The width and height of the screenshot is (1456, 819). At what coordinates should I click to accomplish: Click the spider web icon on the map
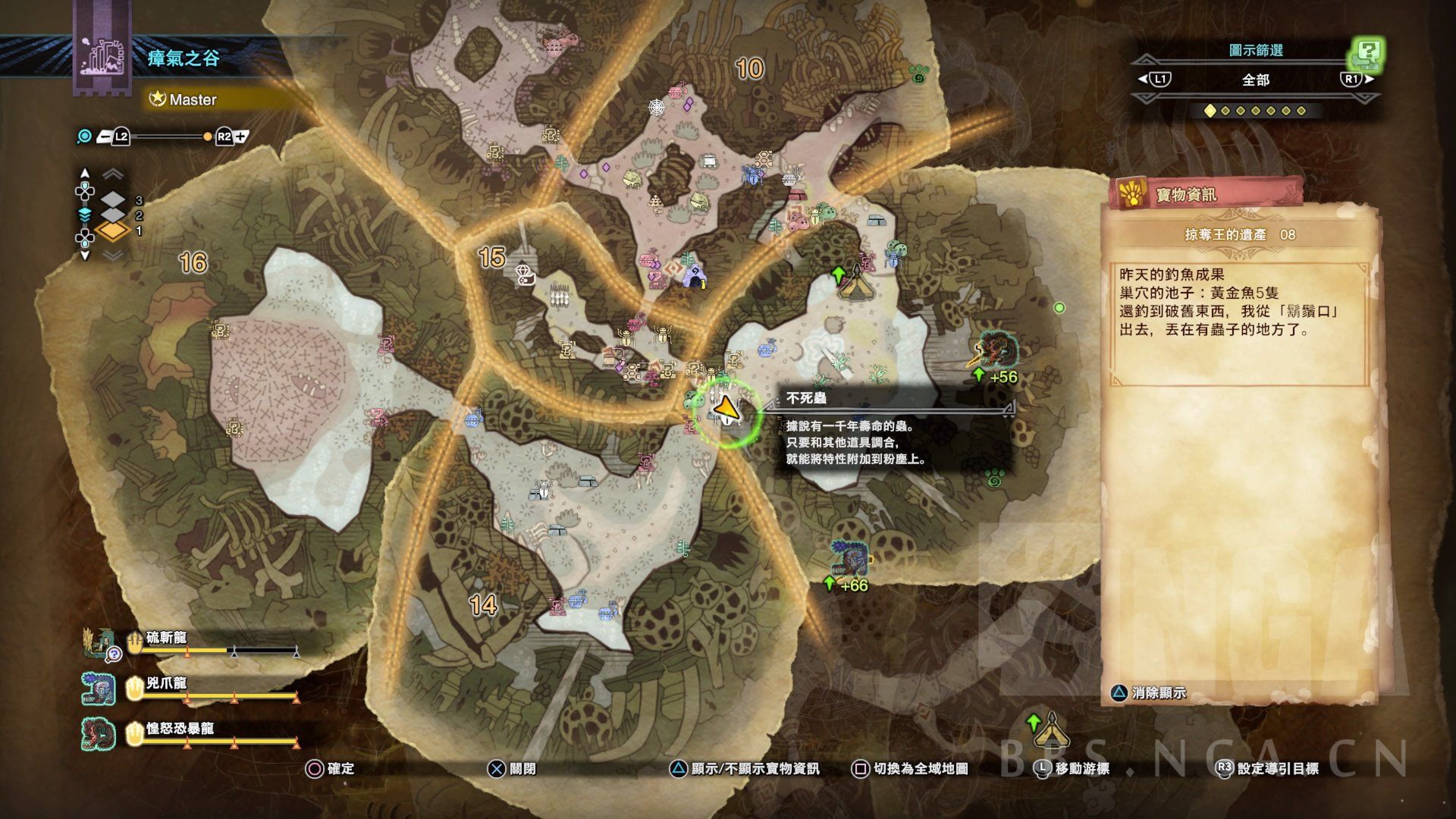657,107
